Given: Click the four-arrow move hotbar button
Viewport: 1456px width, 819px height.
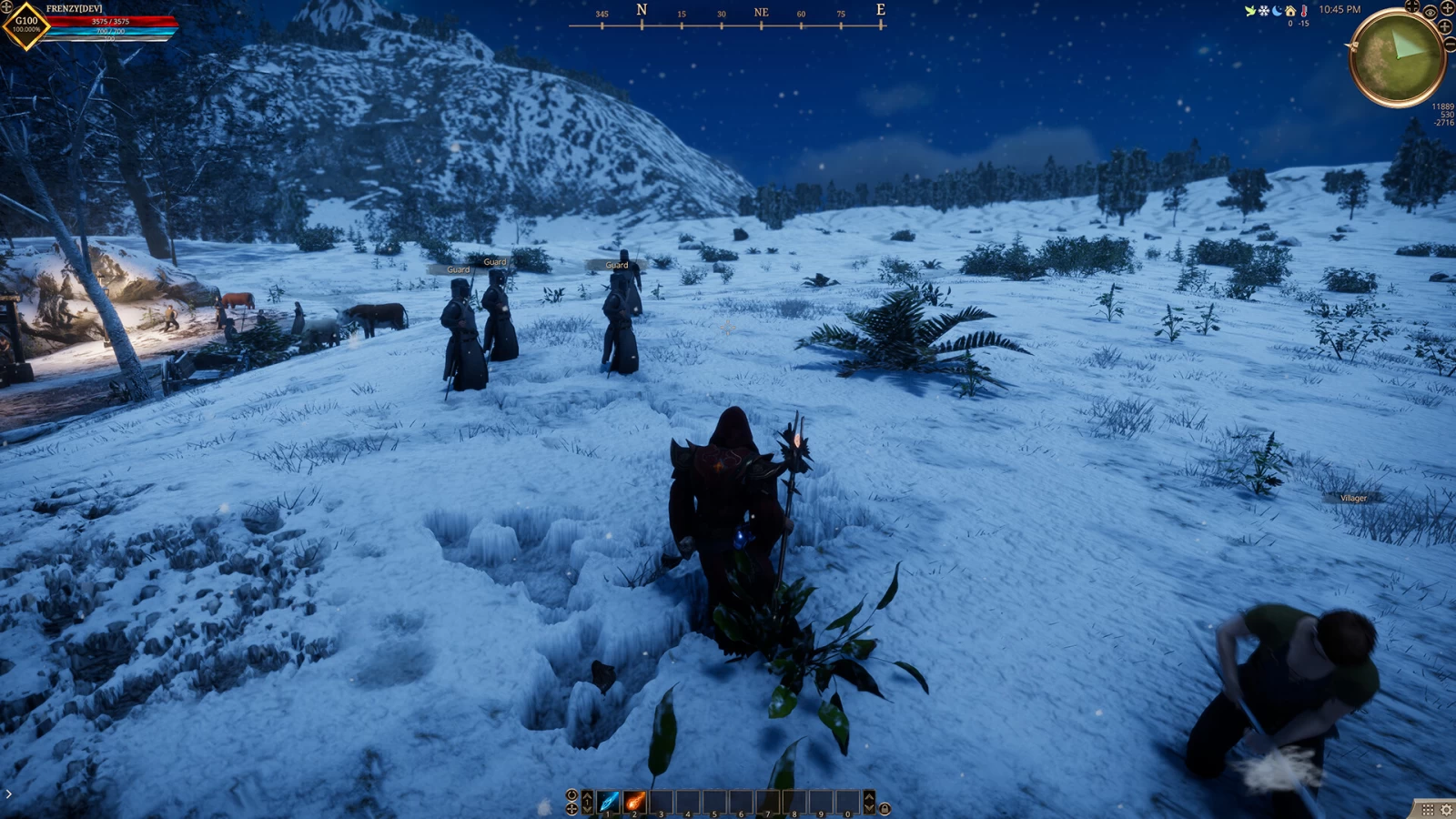Looking at the screenshot, I should click(x=571, y=808).
